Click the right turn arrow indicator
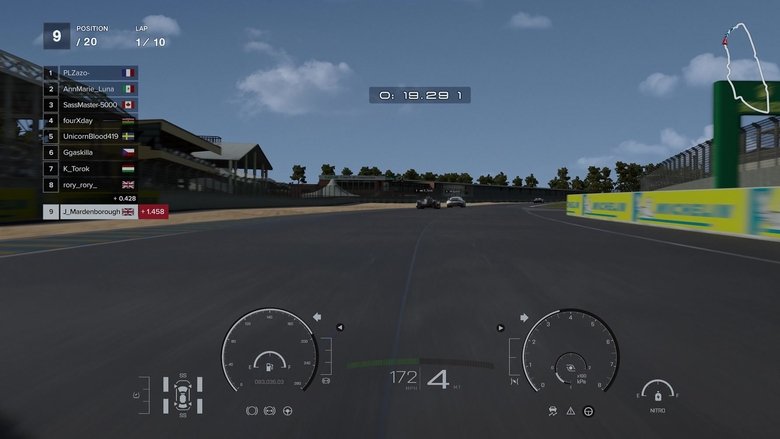Image resolution: width=780 pixels, height=439 pixels. tap(524, 317)
